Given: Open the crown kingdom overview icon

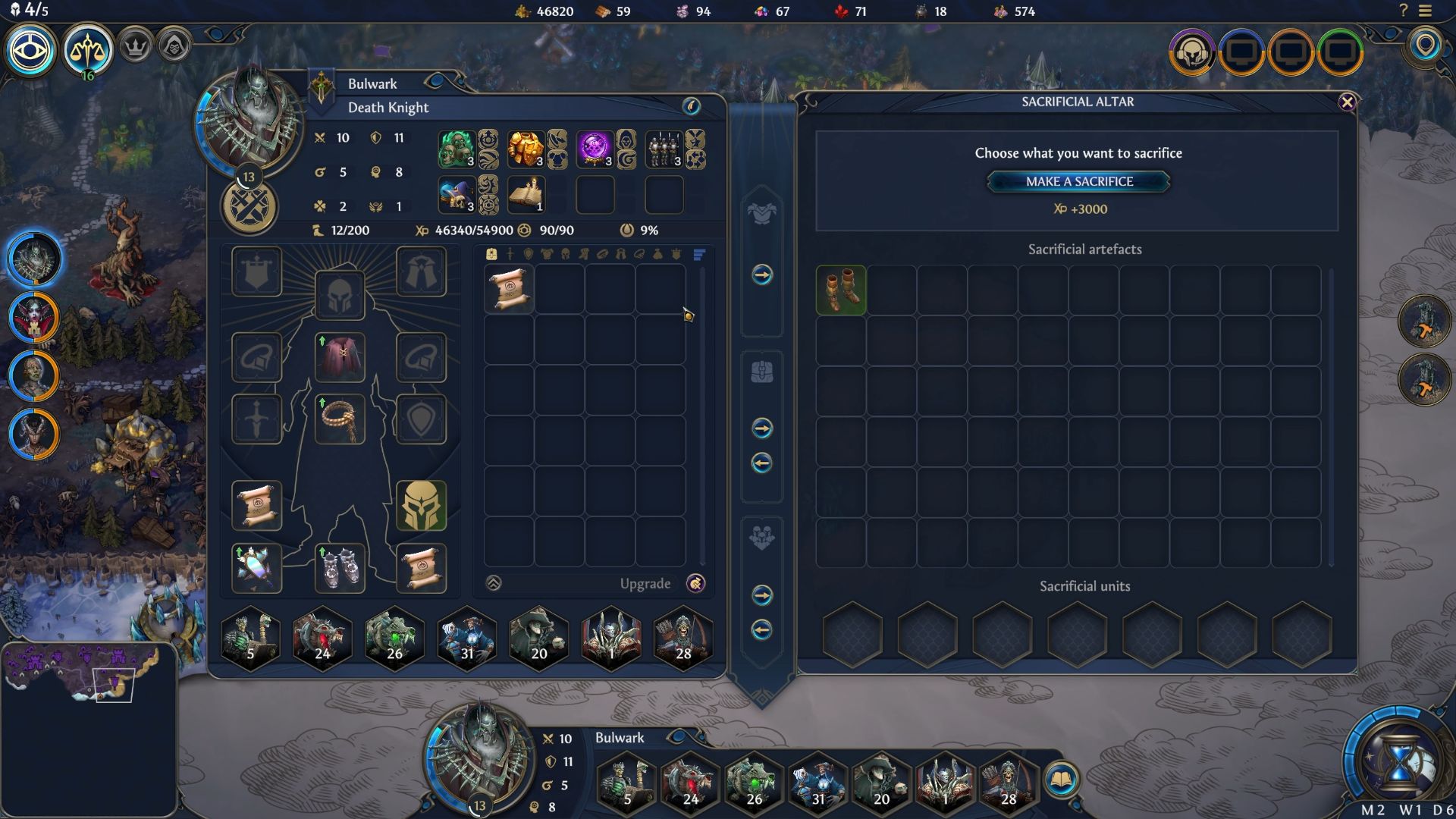Looking at the screenshot, I should pos(135,47).
